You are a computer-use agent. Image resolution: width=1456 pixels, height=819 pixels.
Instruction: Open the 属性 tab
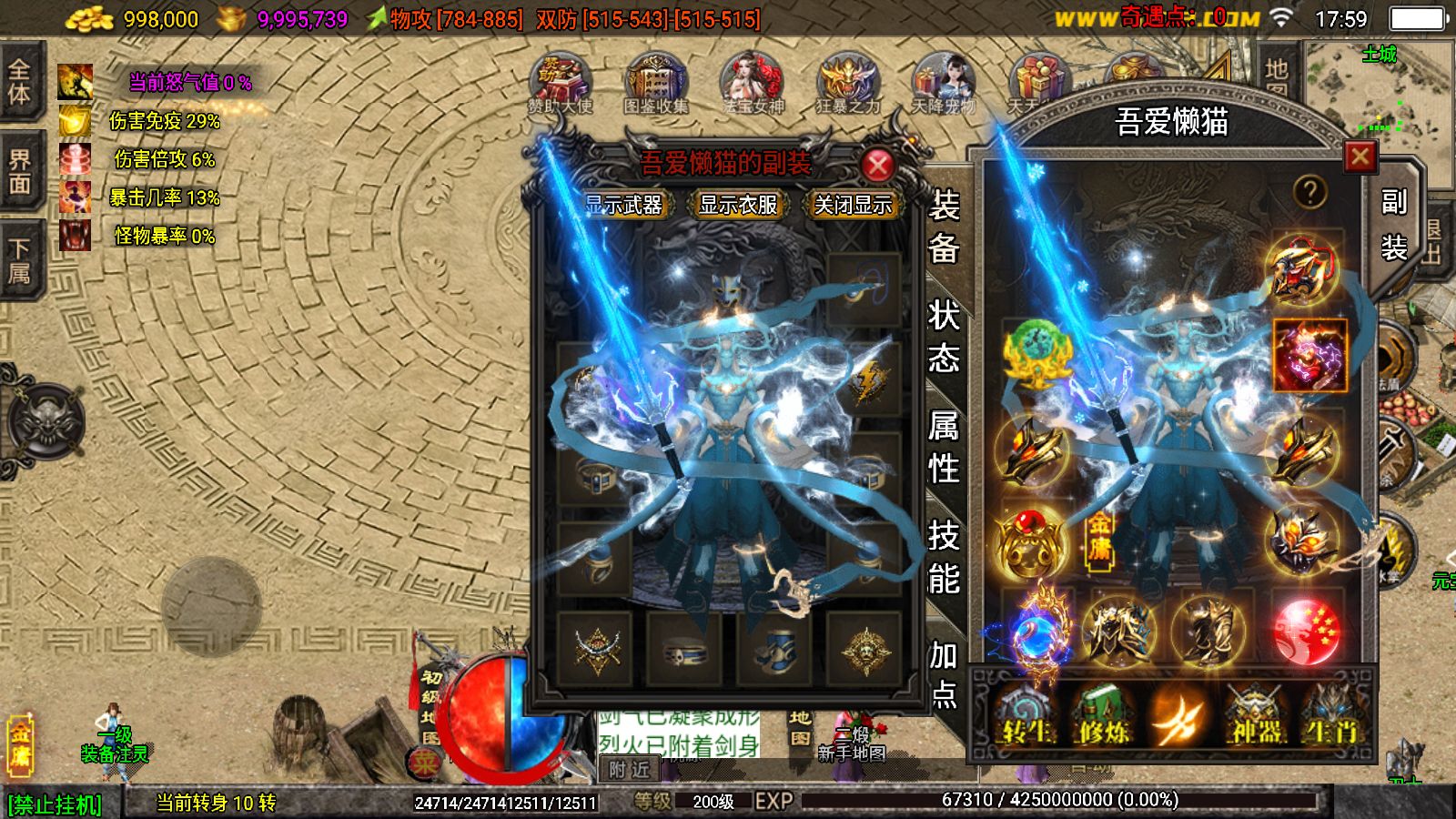tap(944, 447)
